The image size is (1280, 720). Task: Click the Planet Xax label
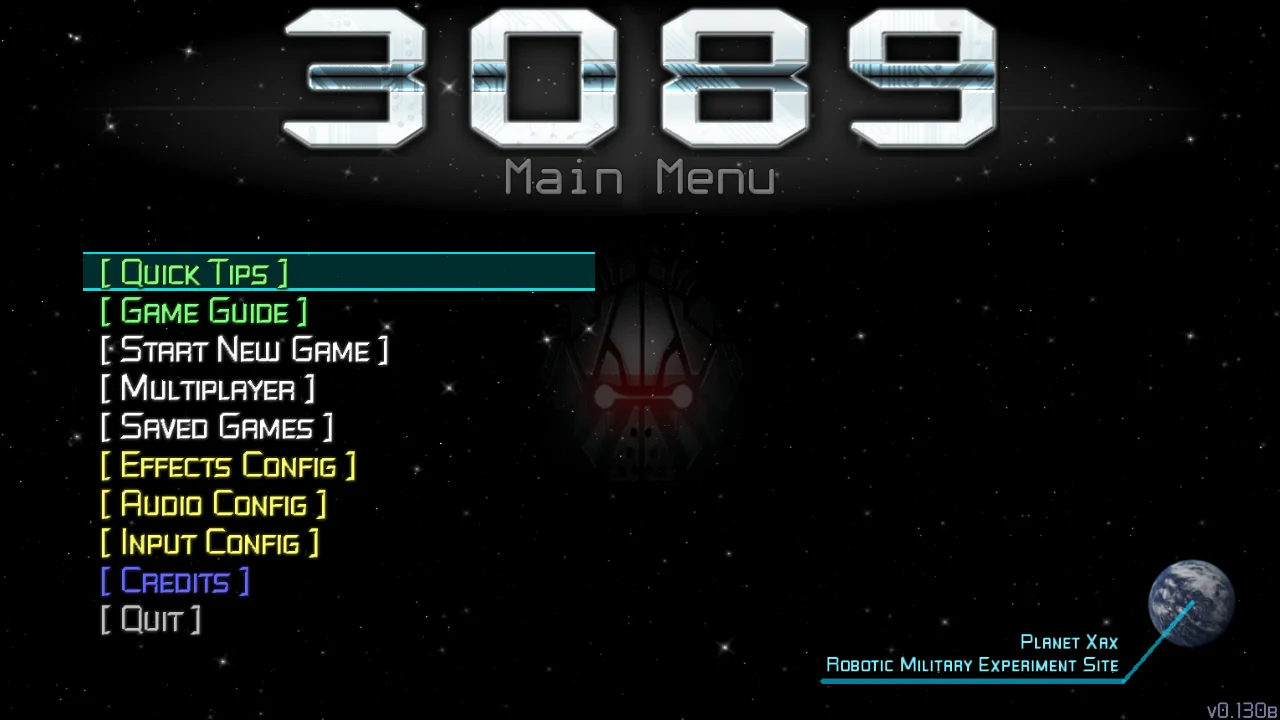1068,642
